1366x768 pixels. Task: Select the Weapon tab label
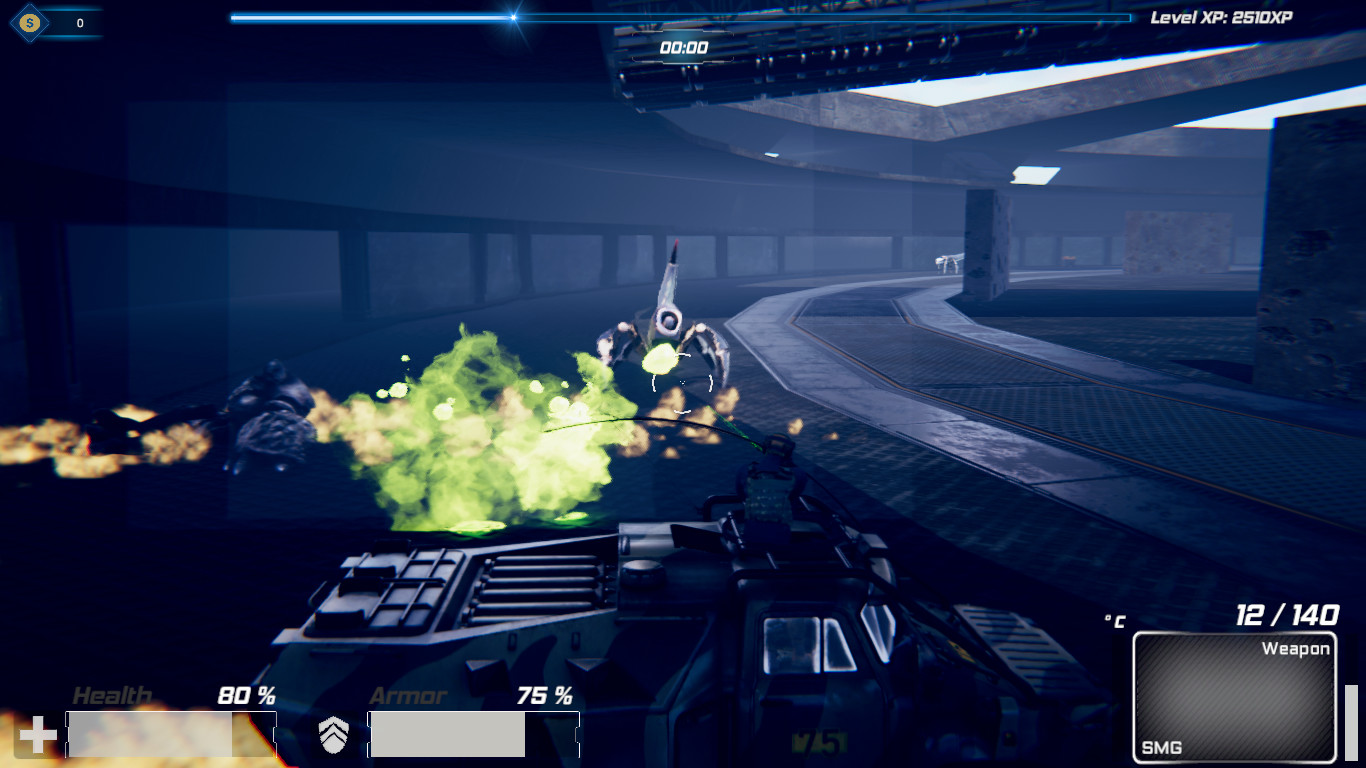(1295, 648)
